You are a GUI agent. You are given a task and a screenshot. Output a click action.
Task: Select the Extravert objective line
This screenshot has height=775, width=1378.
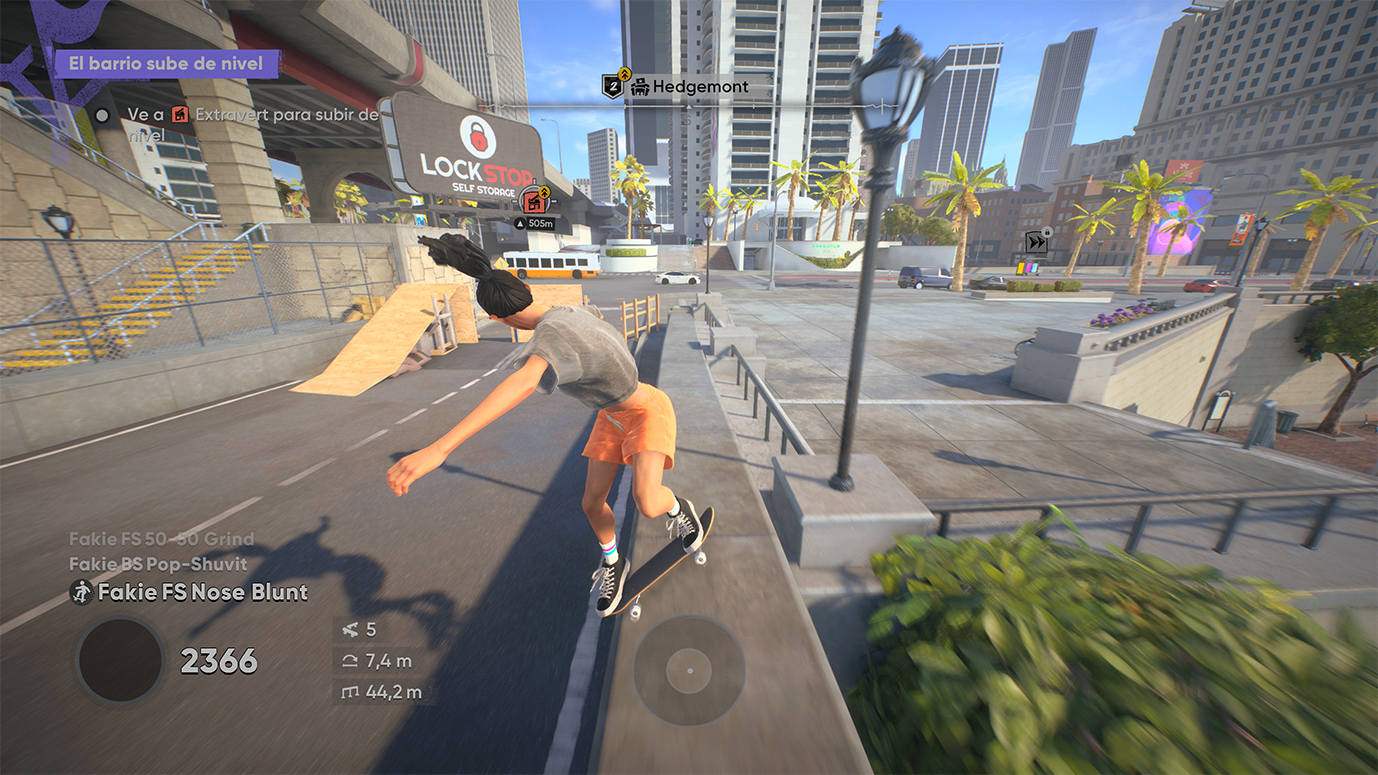tap(252, 116)
